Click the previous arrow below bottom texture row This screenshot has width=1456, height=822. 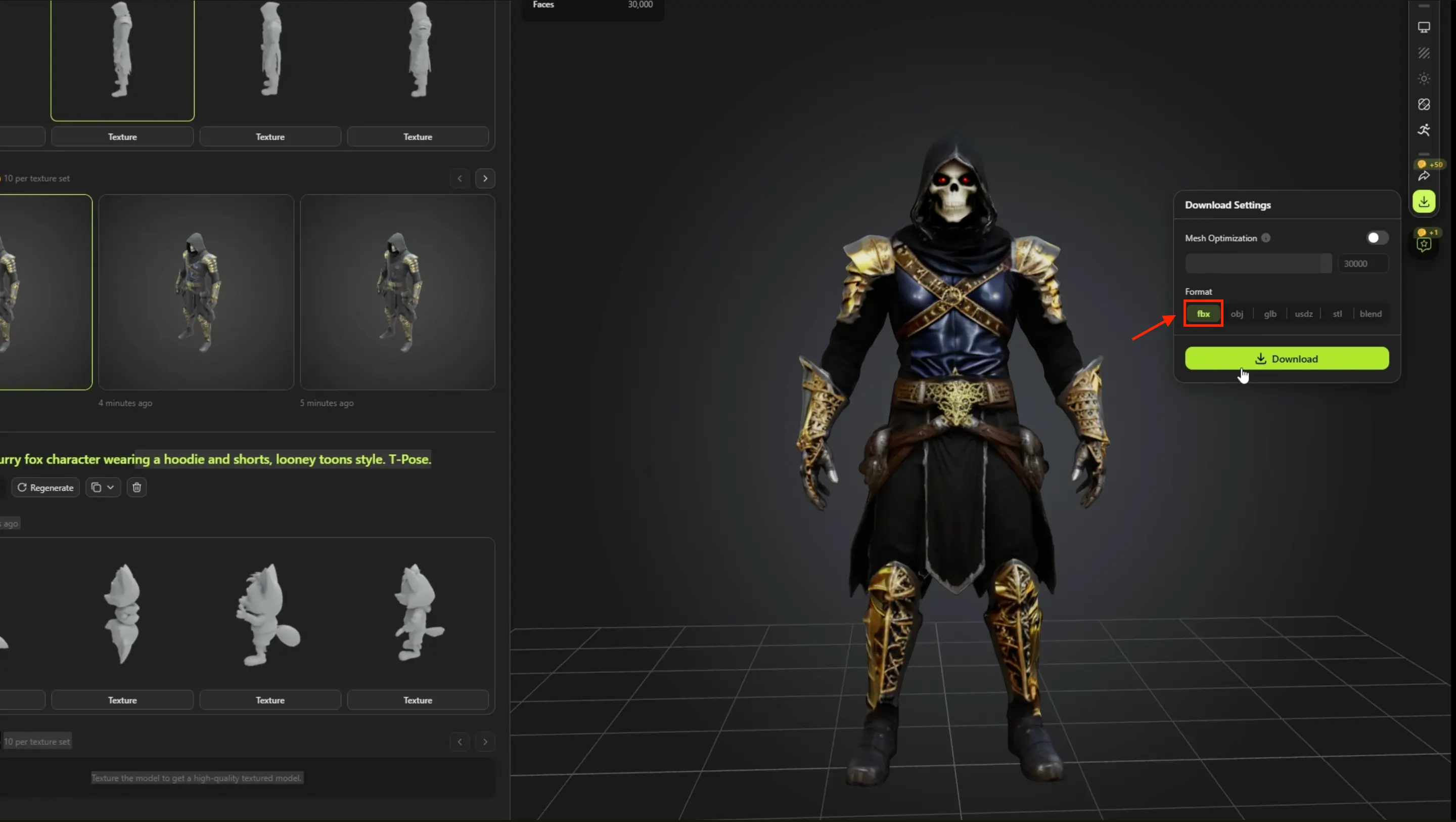click(459, 742)
